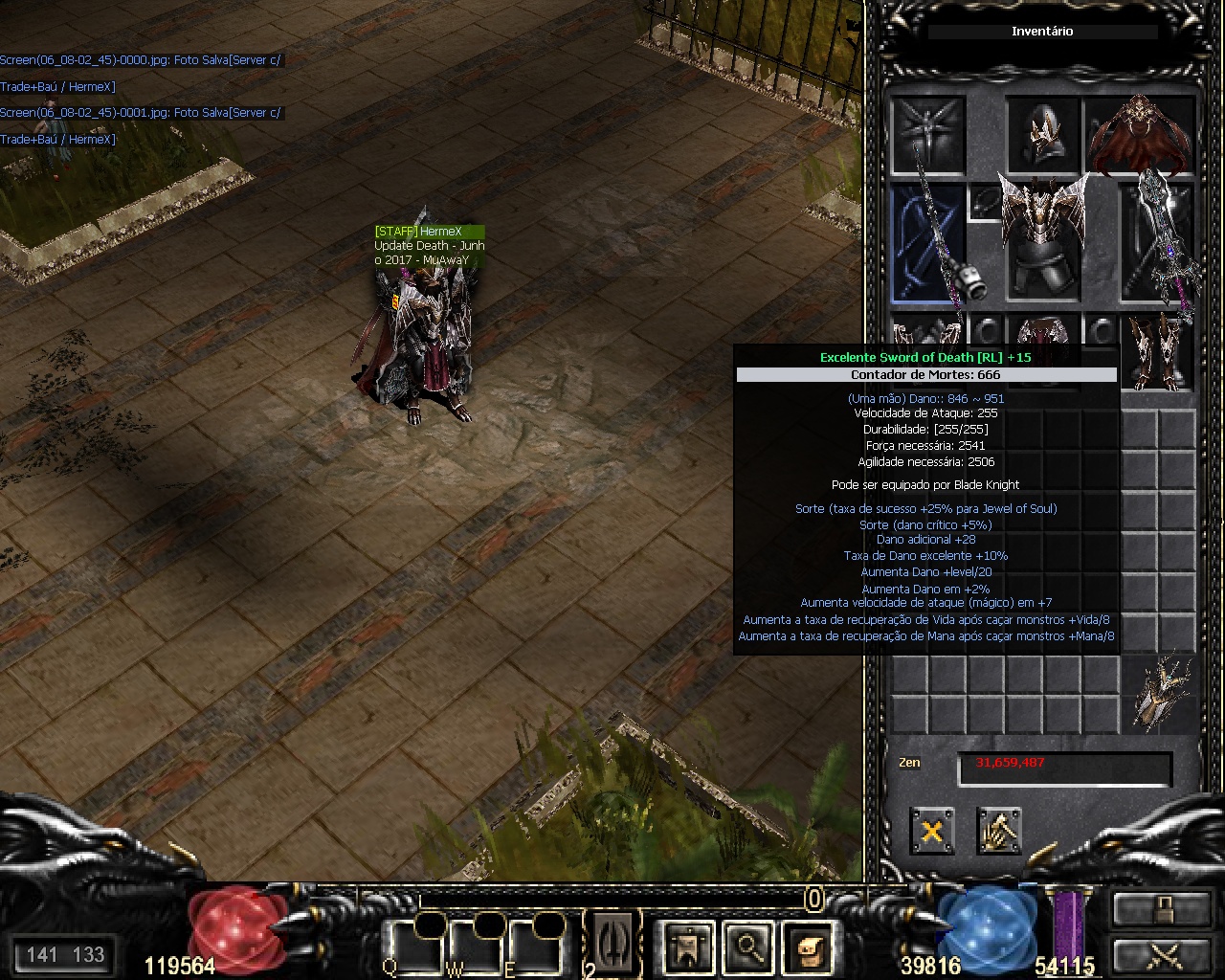Close the Inventário panel with the X button
1225x980 pixels.
coord(931,830)
